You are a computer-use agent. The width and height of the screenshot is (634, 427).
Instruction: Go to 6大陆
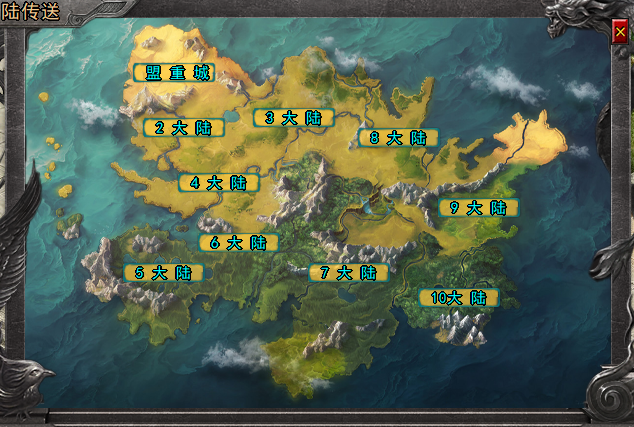coord(238,242)
